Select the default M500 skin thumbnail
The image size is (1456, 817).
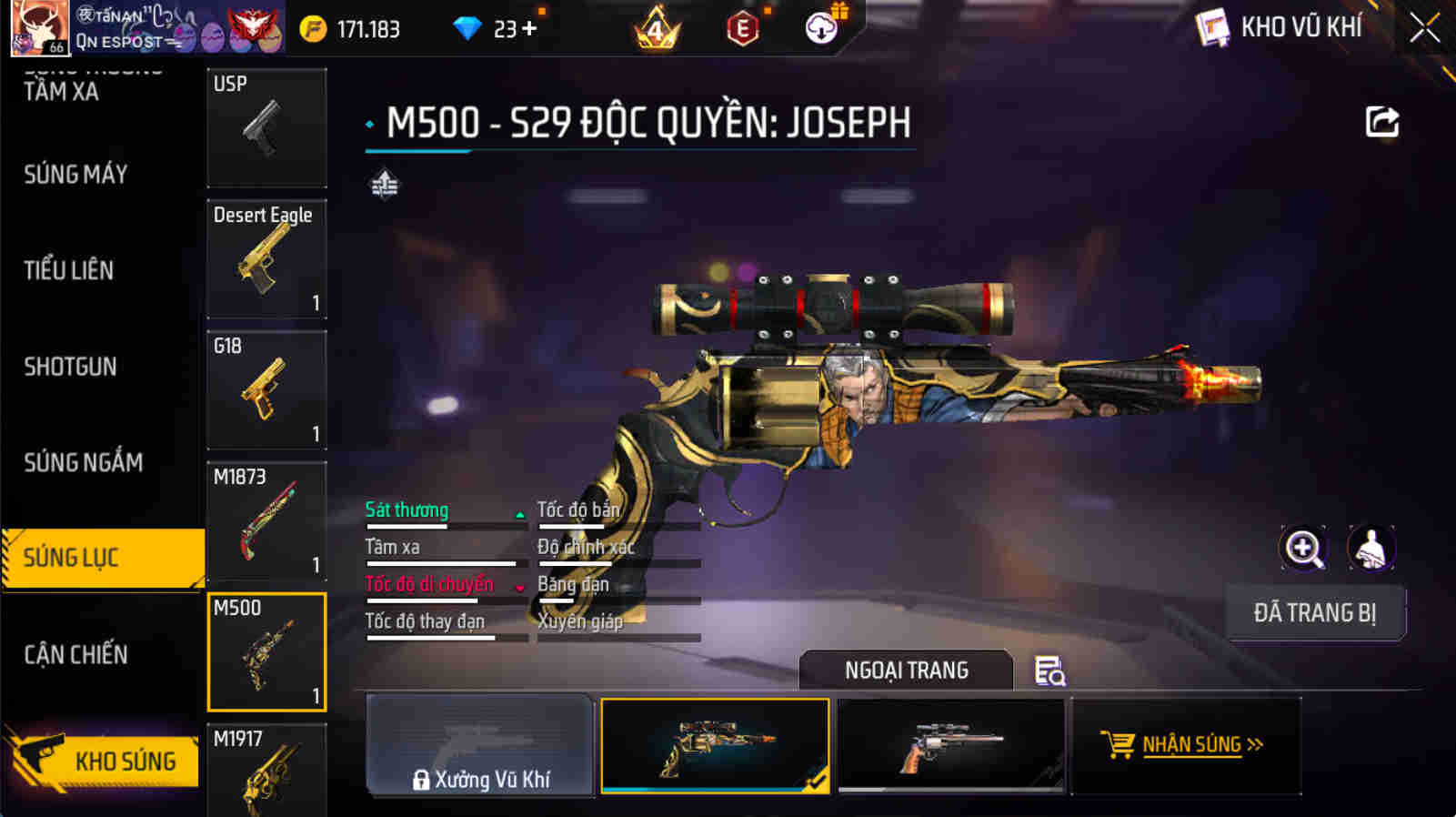click(950, 746)
